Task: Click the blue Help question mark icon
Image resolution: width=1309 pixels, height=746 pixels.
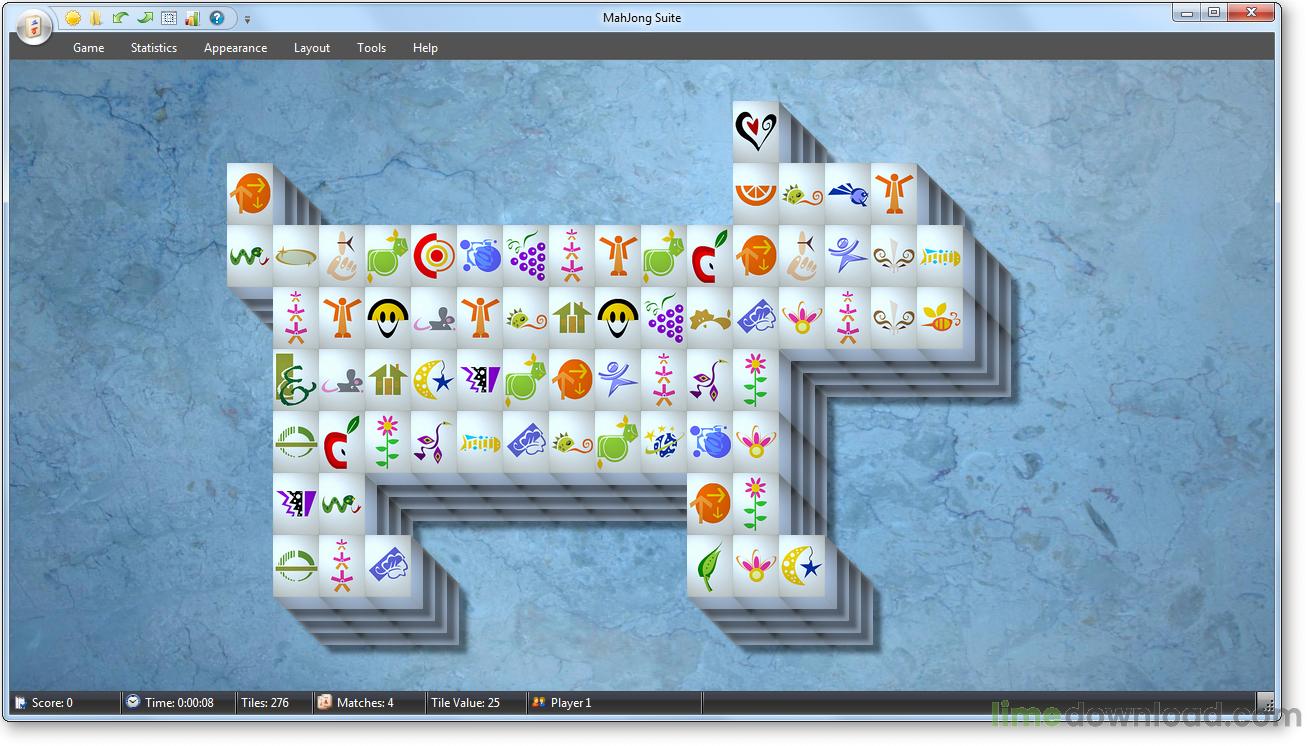Action: (216, 18)
